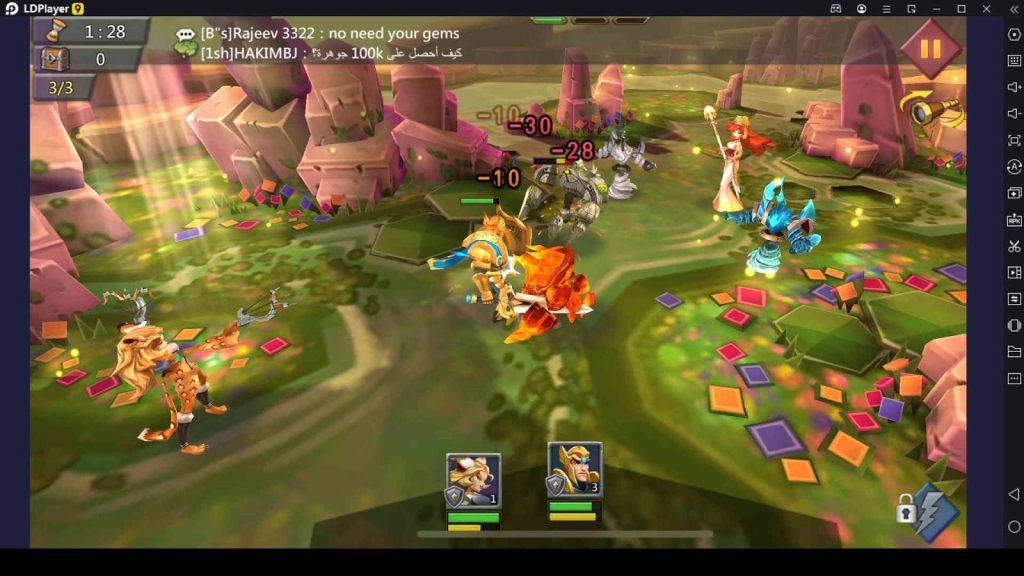Screen dimensions: 1024x576
Task: Select the blonde fox-eared hero portrait
Action: tap(473, 481)
